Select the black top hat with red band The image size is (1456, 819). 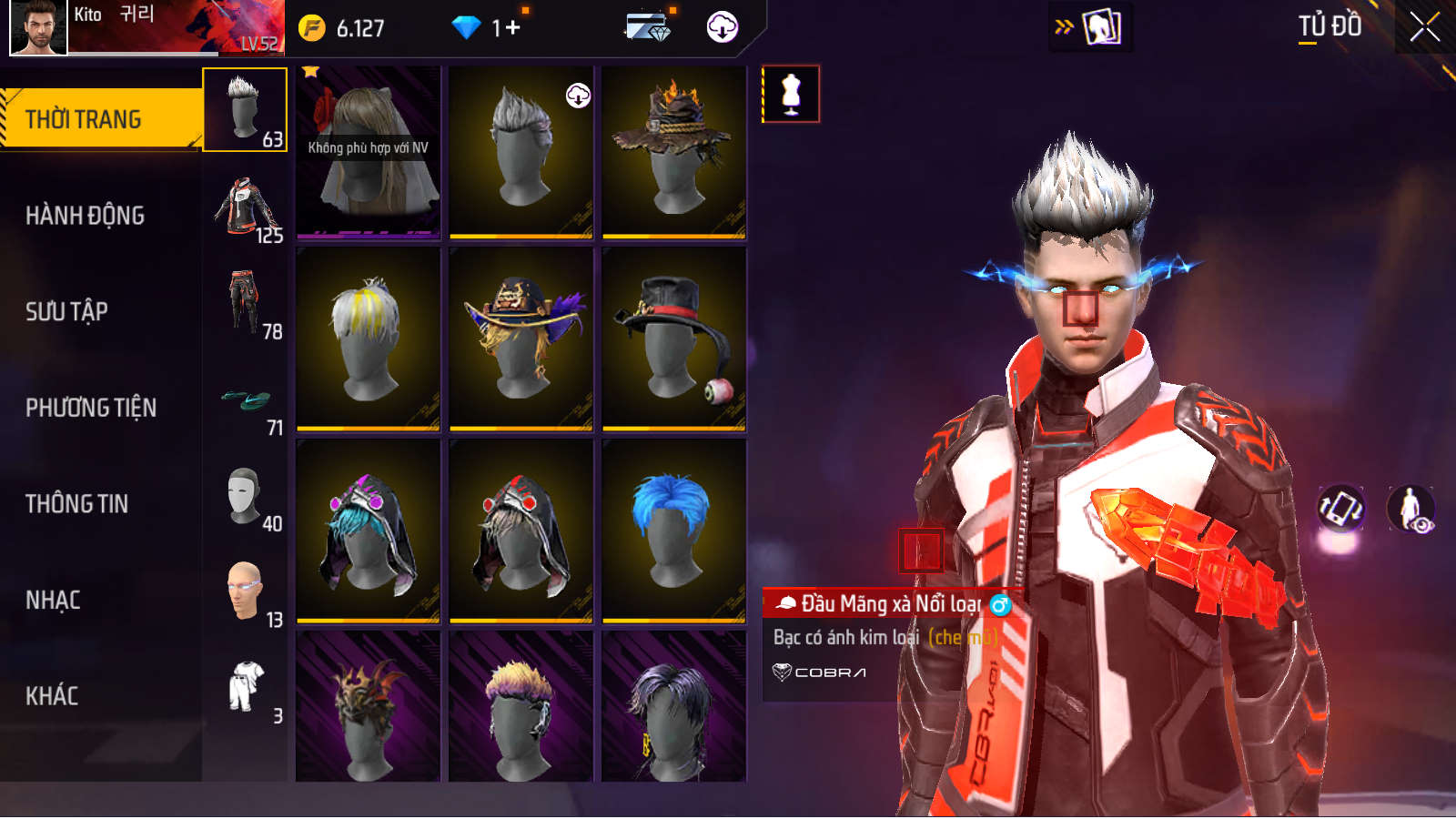[x=673, y=339]
